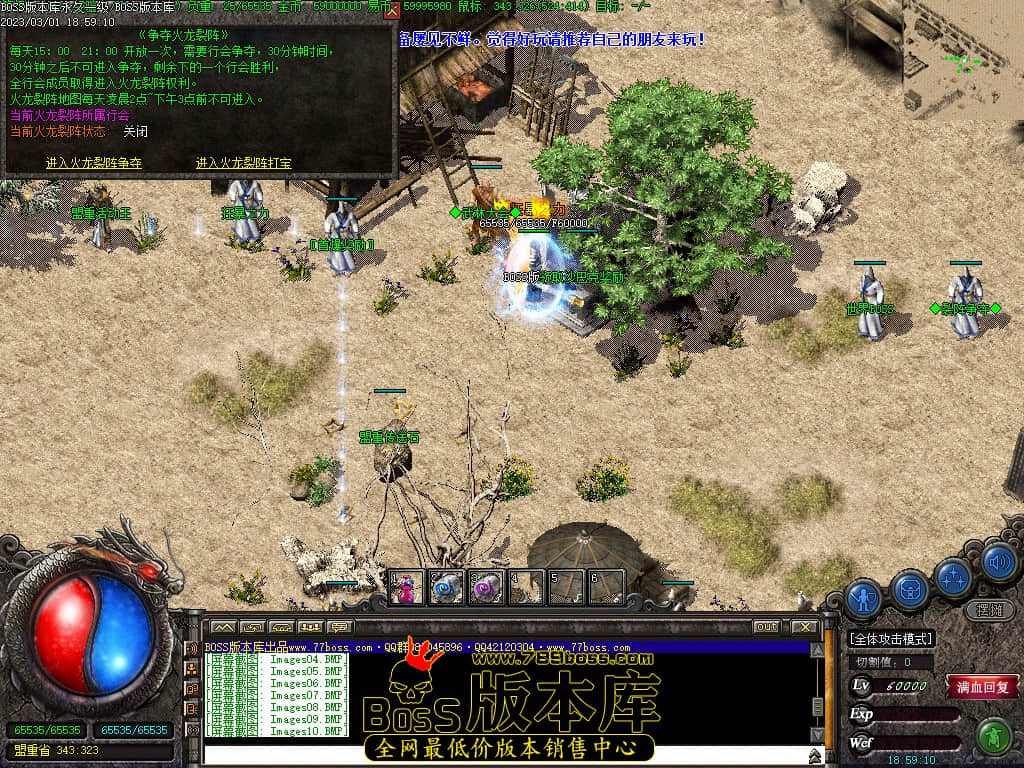Screen dimensions: 1024x768
Task: Close the chat panel with X button
Action: pos(804,627)
